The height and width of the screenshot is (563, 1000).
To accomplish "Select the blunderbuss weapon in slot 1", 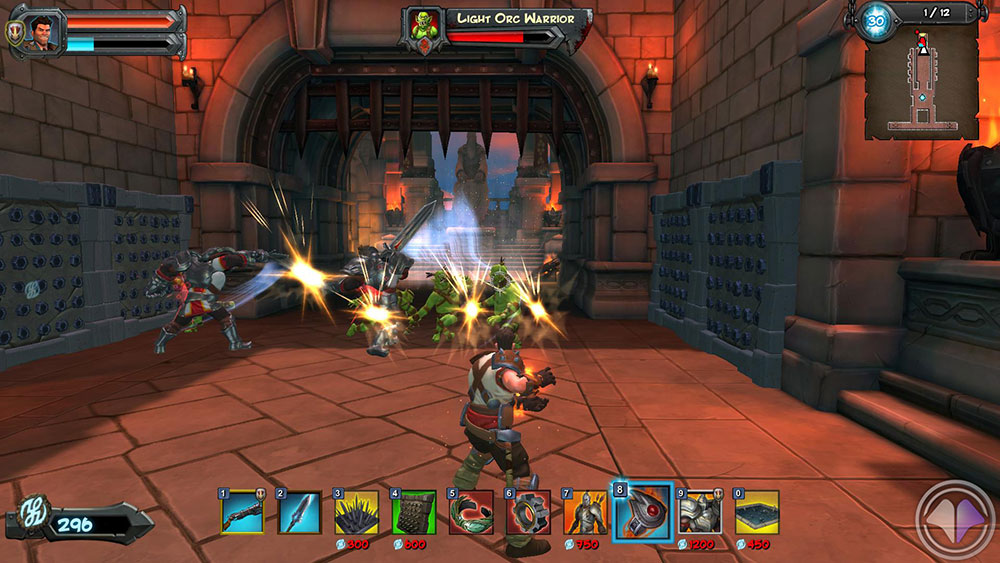I will pyautogui.click(x=242, y=513).
